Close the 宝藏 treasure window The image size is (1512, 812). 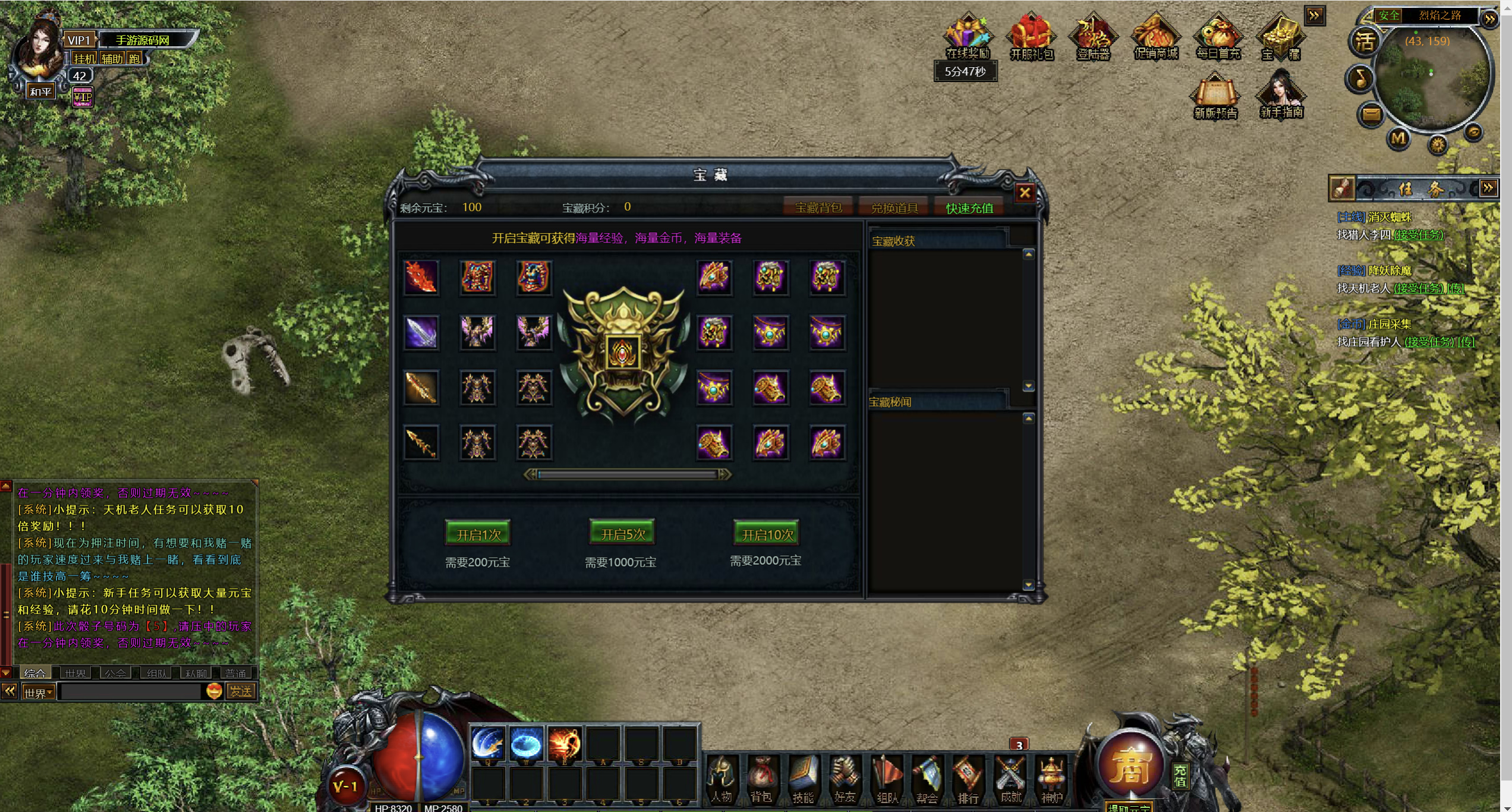1025,193
